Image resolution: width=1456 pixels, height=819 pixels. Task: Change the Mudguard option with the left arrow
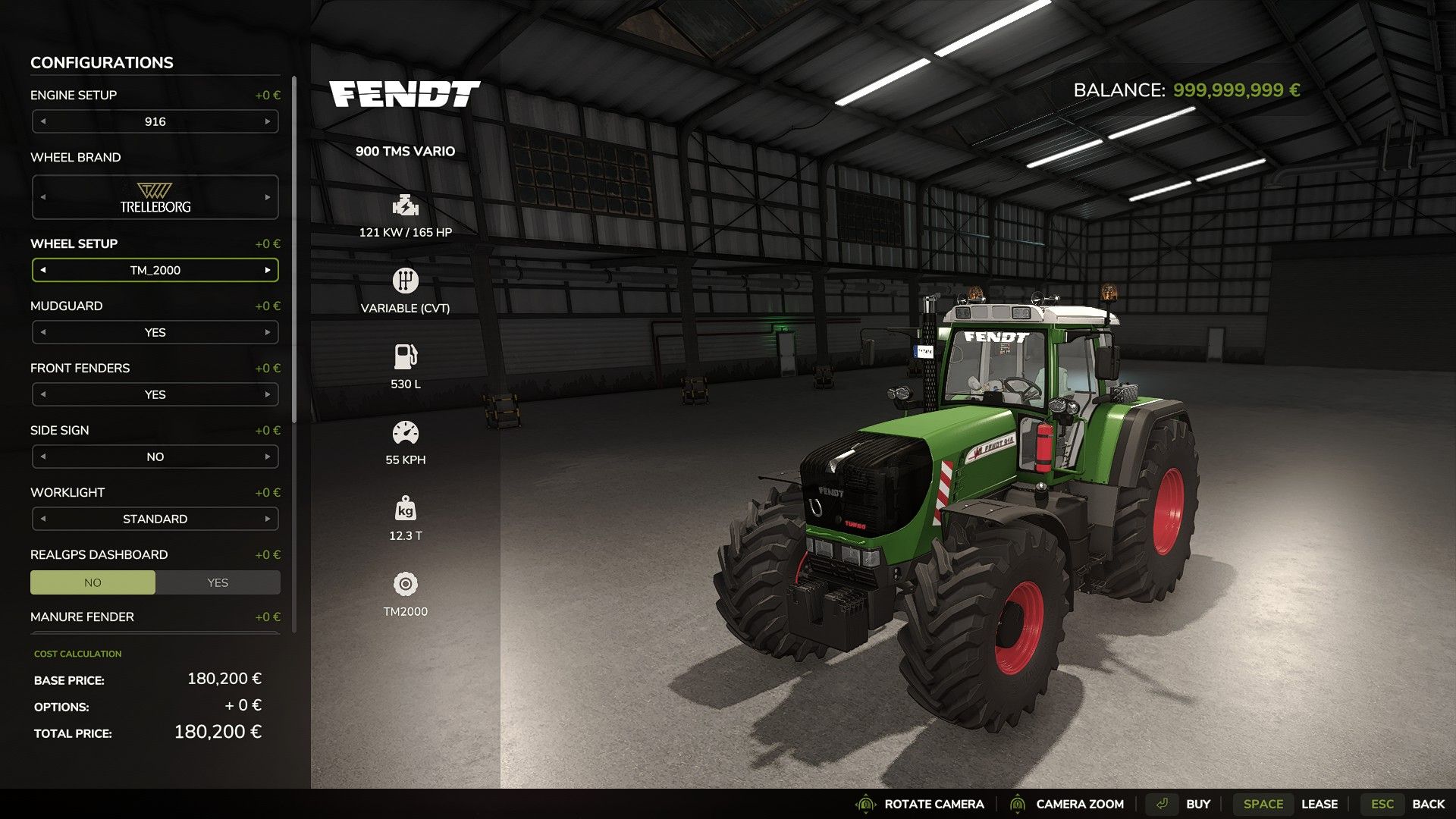point(43,332)
